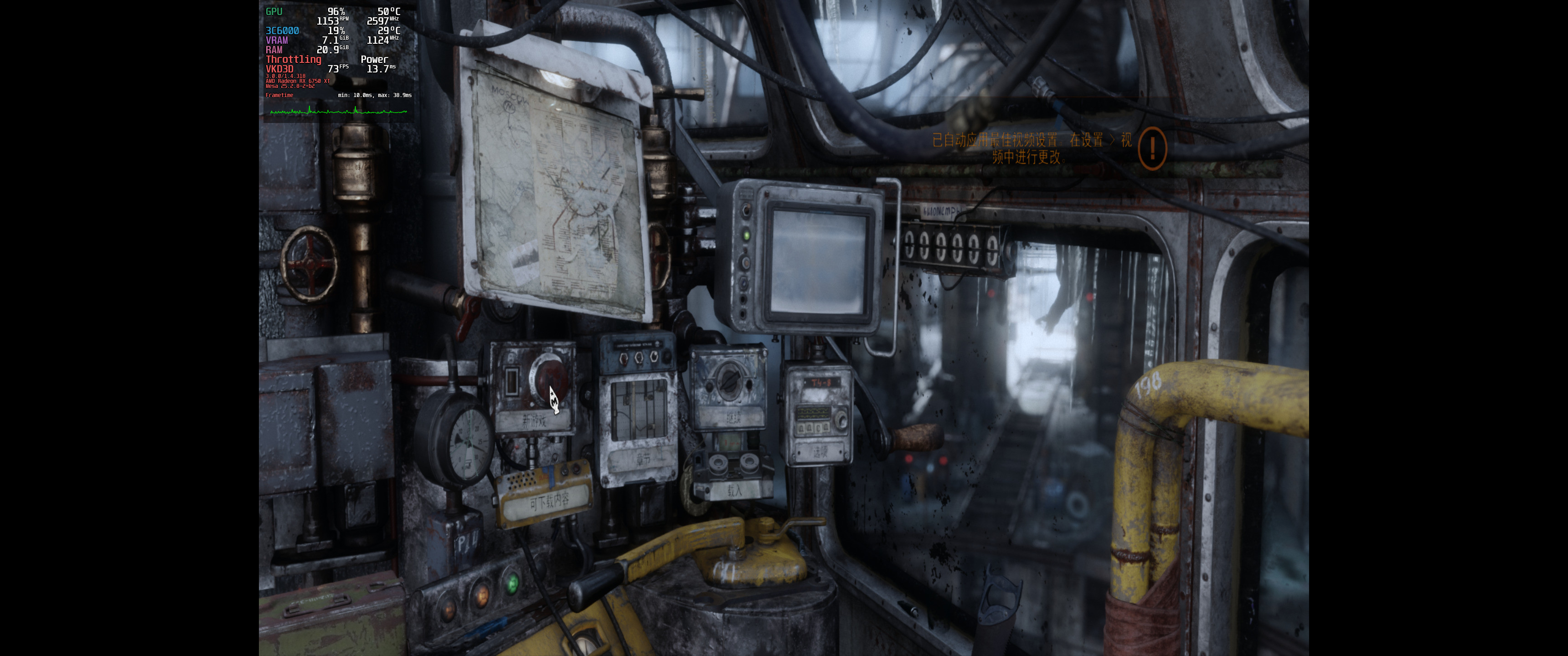Screen dimensions: 1568x656
Task: Start a new game via 新游戏
Action: click(534, 420)
